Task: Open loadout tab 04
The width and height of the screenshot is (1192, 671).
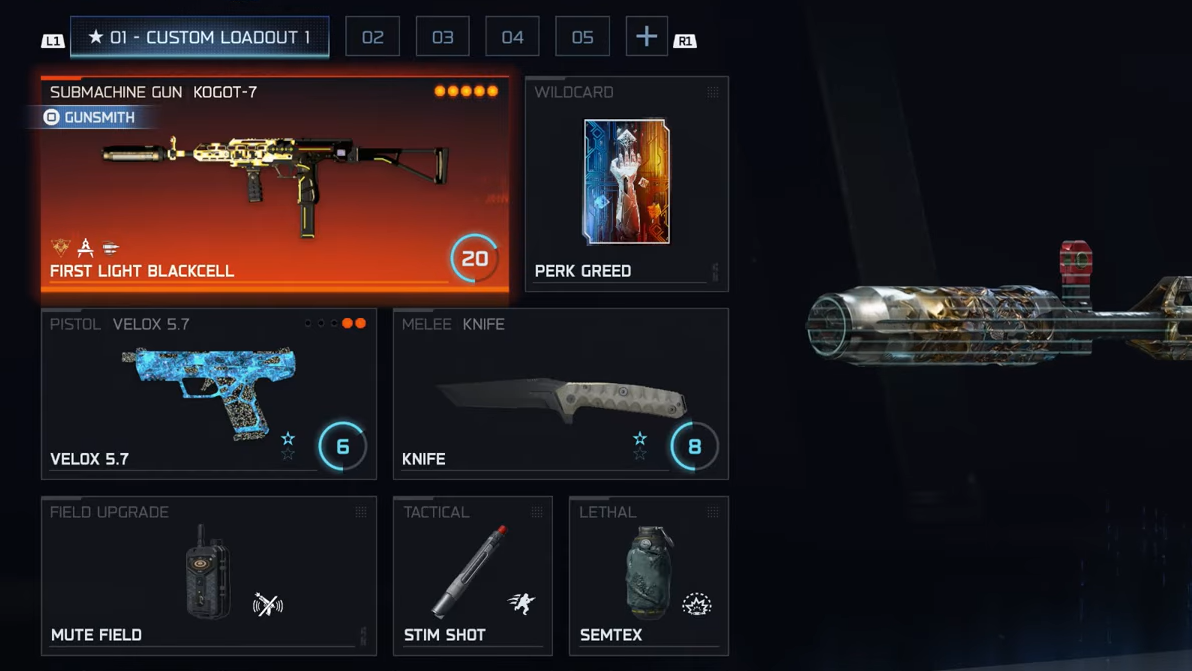Action: coord(512,37)
